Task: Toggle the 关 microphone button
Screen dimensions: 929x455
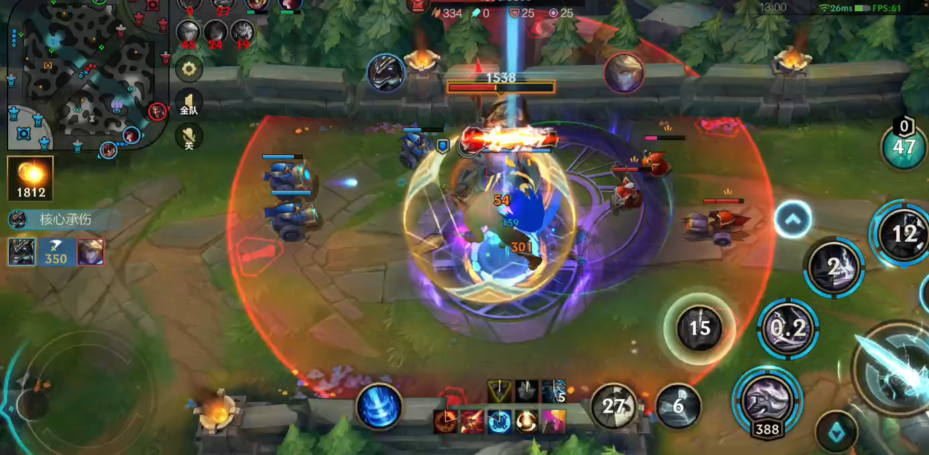Action: coord(188,136)
